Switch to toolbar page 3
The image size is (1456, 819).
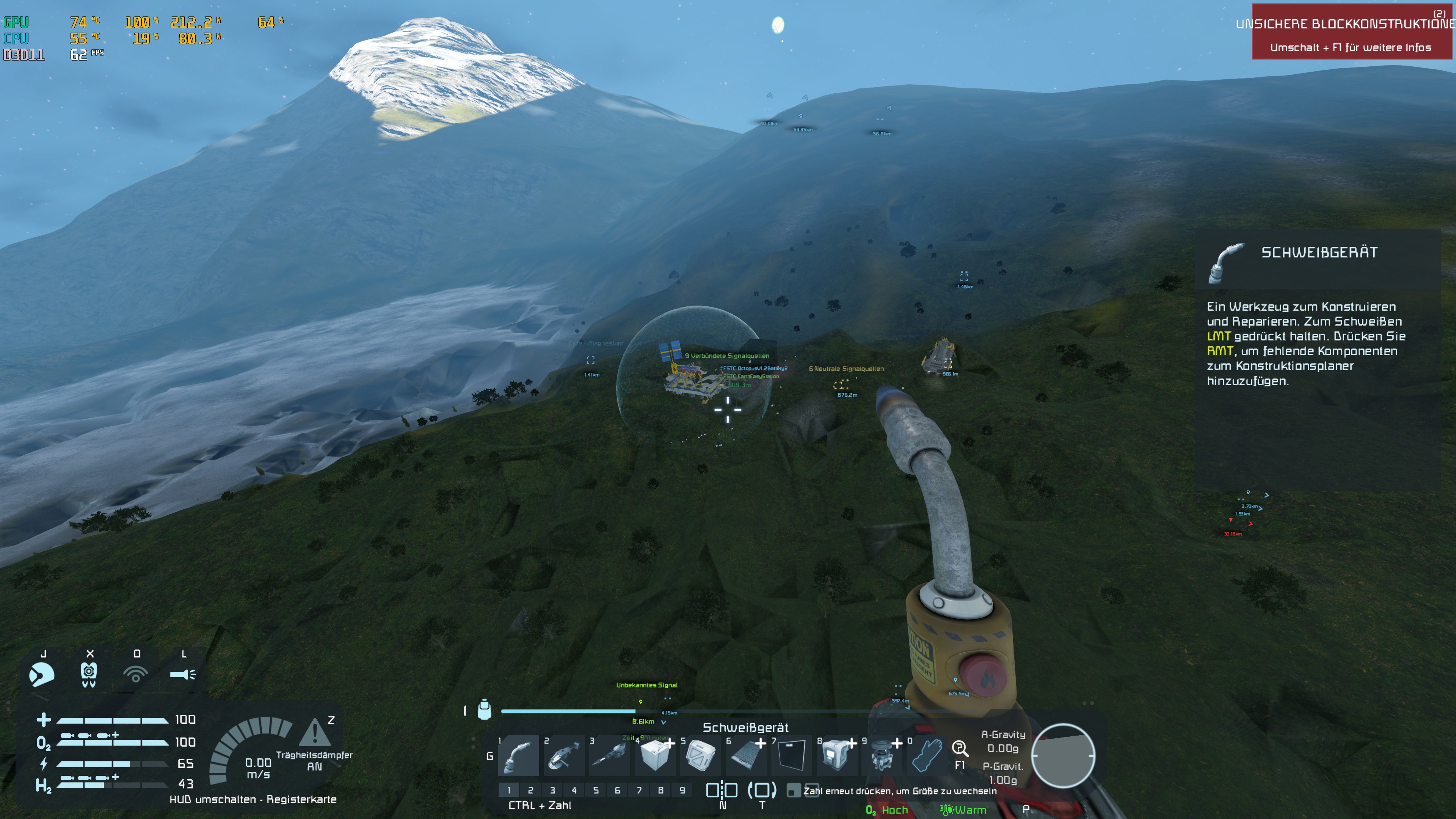pyautogui.click(x=552, y=790)
